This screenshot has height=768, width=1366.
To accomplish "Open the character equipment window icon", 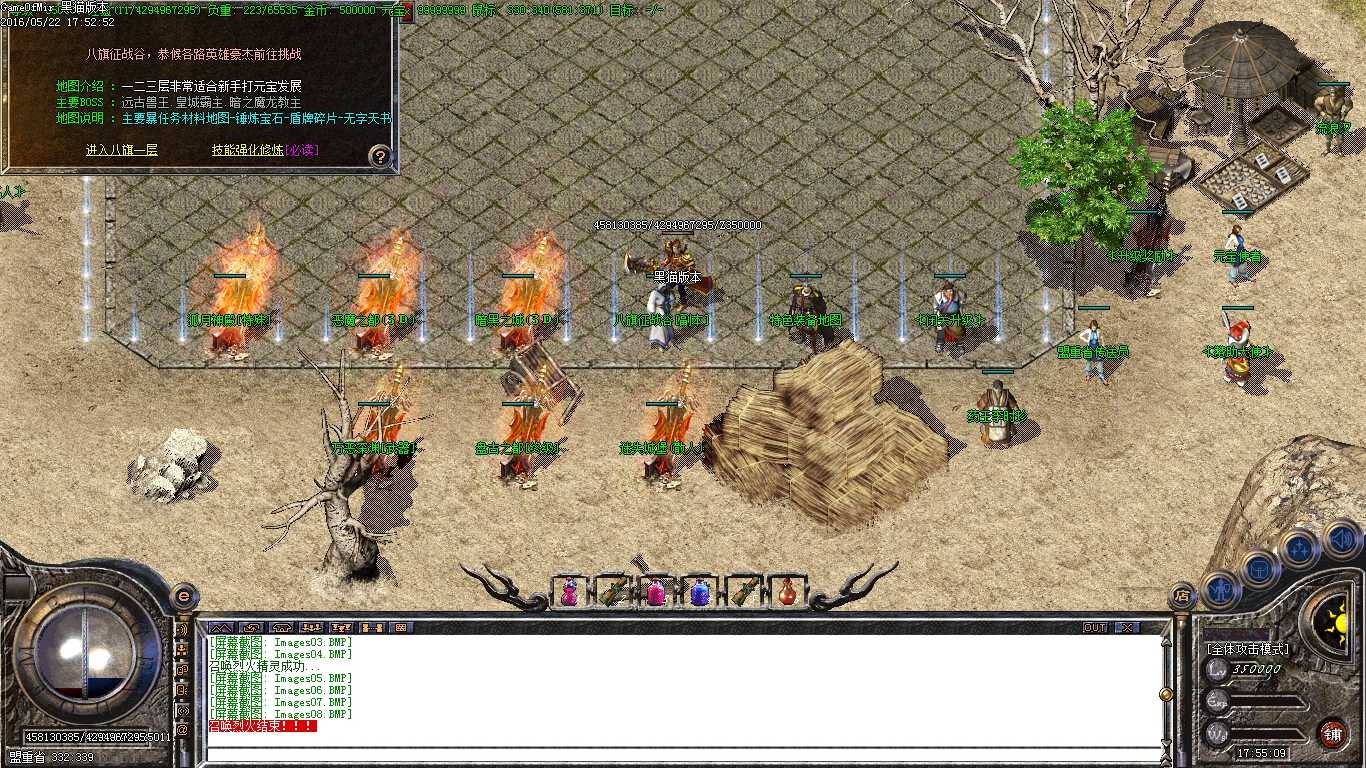I will [x=1219, y=592].
